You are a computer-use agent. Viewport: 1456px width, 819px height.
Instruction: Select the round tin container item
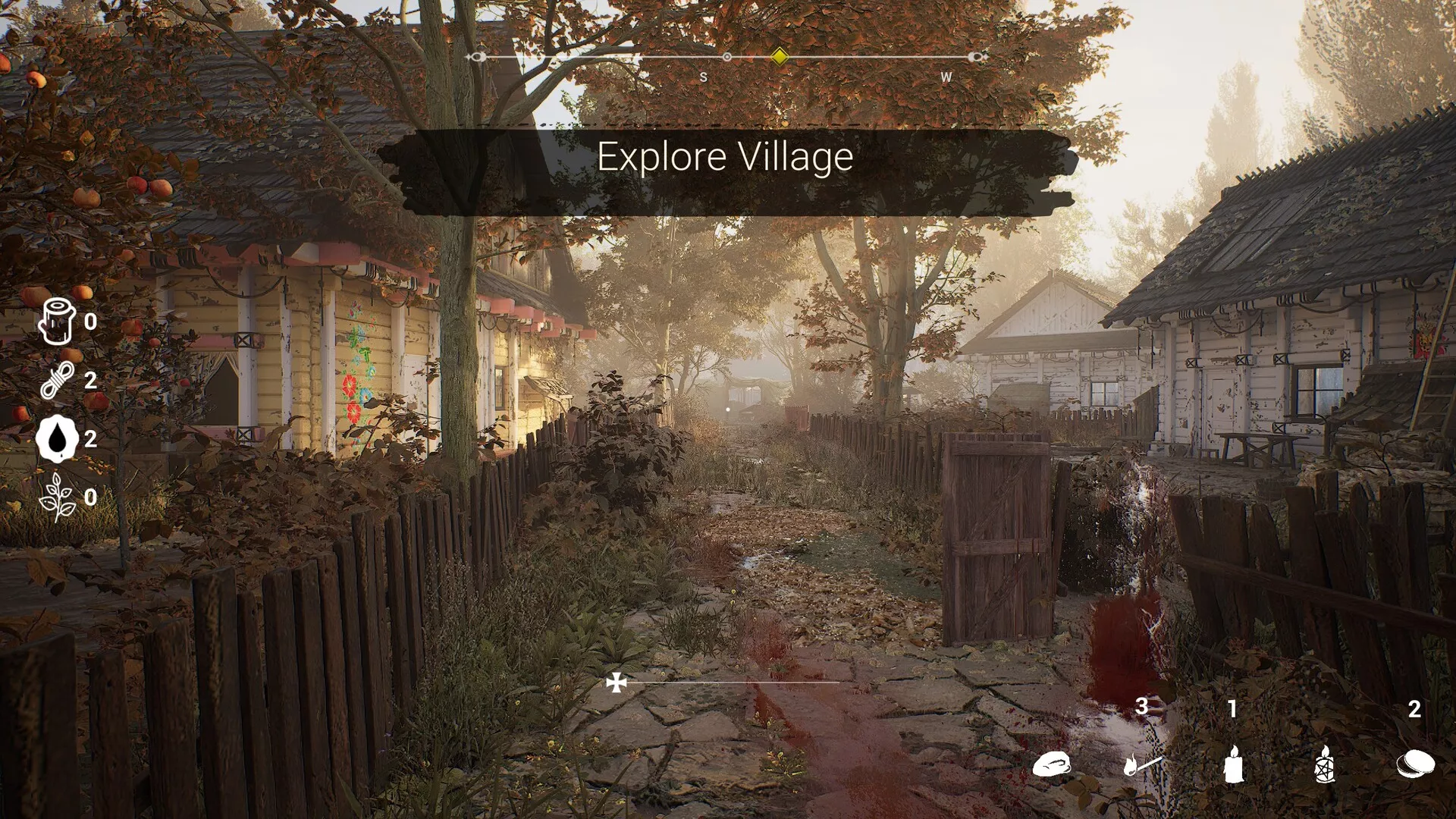pos(1415,763)
